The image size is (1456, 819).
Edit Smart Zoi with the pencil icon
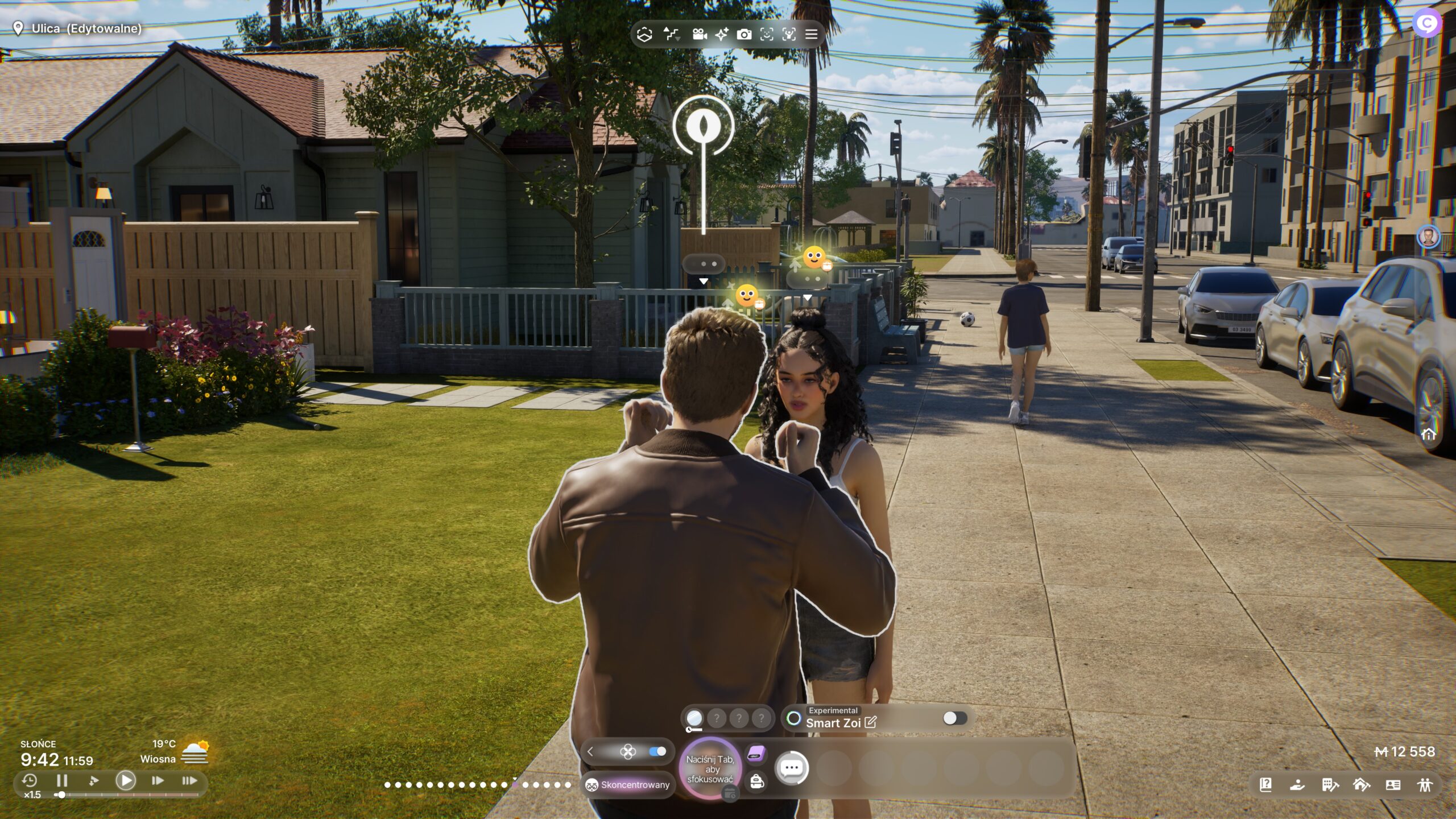(871, 723)
